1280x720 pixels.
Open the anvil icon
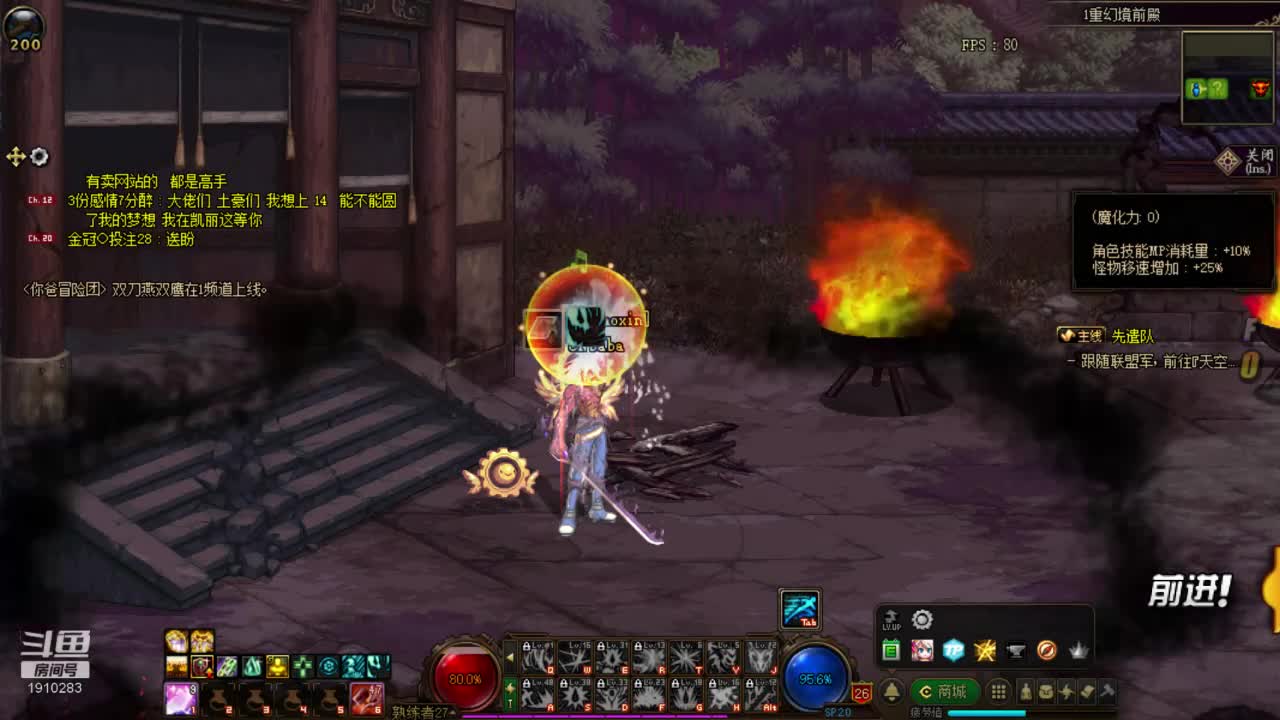[x=1016, y=651]
